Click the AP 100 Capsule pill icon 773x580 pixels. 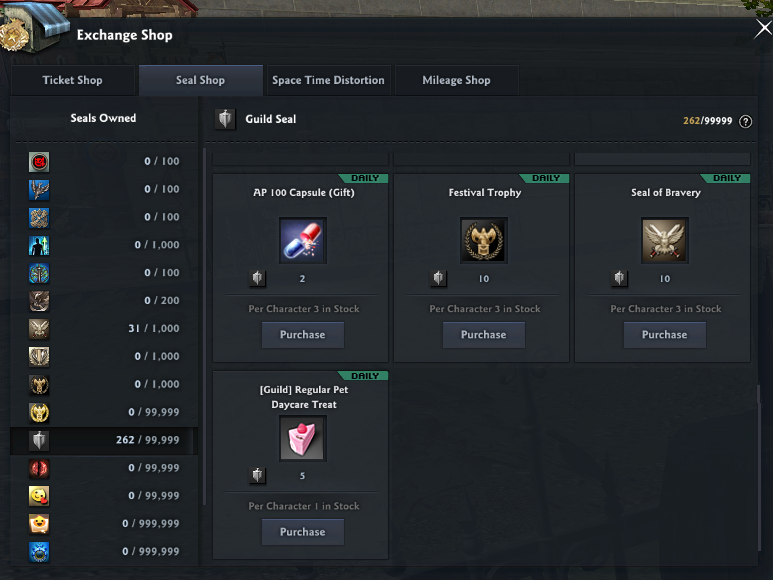click(302, 241)
